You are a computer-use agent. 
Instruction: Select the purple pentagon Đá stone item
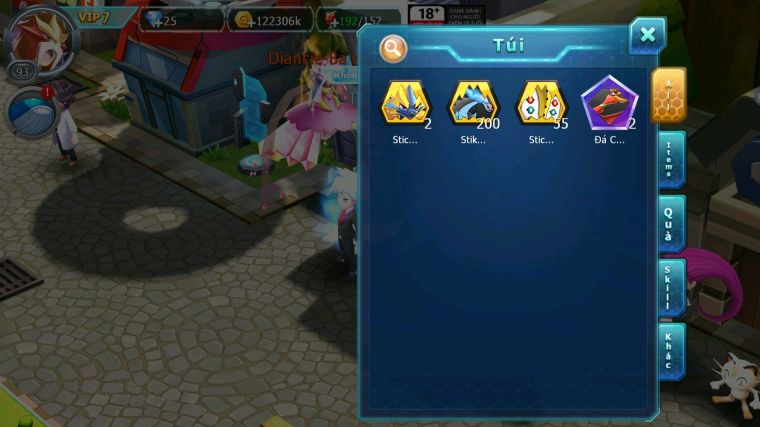(x=609, y=103)
